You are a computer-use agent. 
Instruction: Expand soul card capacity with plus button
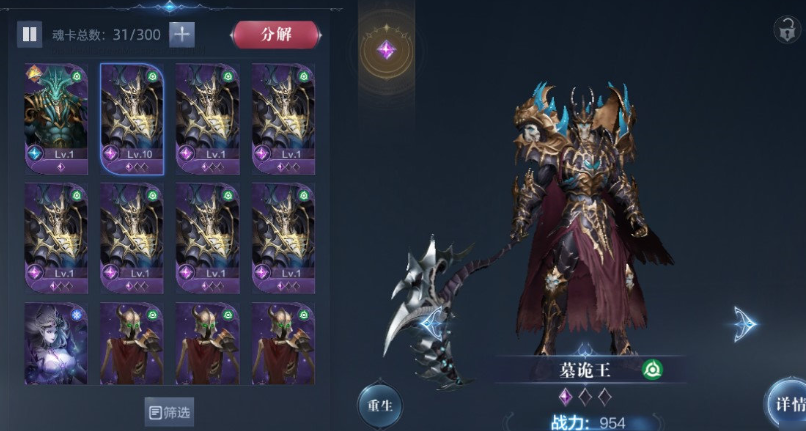(182, 34)
